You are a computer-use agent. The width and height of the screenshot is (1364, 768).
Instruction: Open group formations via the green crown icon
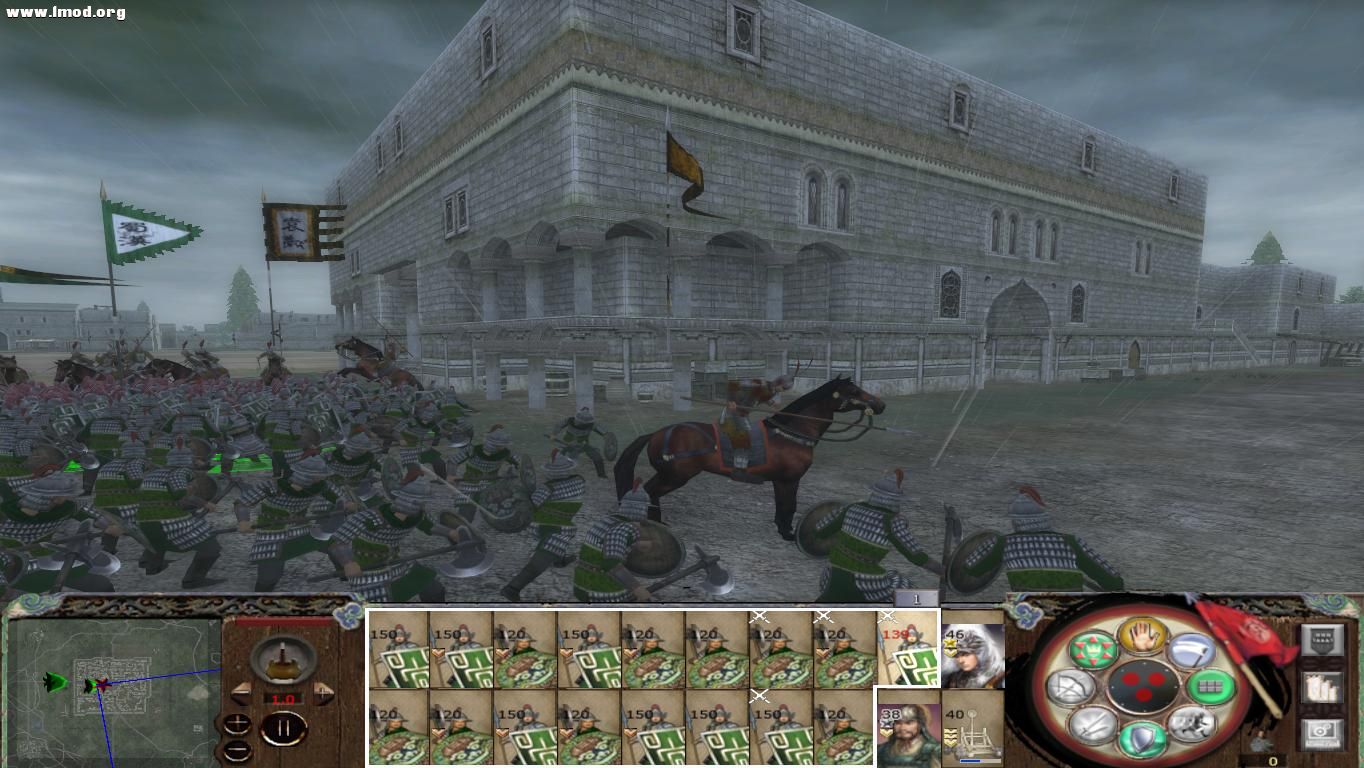(x=1095, y=650)
